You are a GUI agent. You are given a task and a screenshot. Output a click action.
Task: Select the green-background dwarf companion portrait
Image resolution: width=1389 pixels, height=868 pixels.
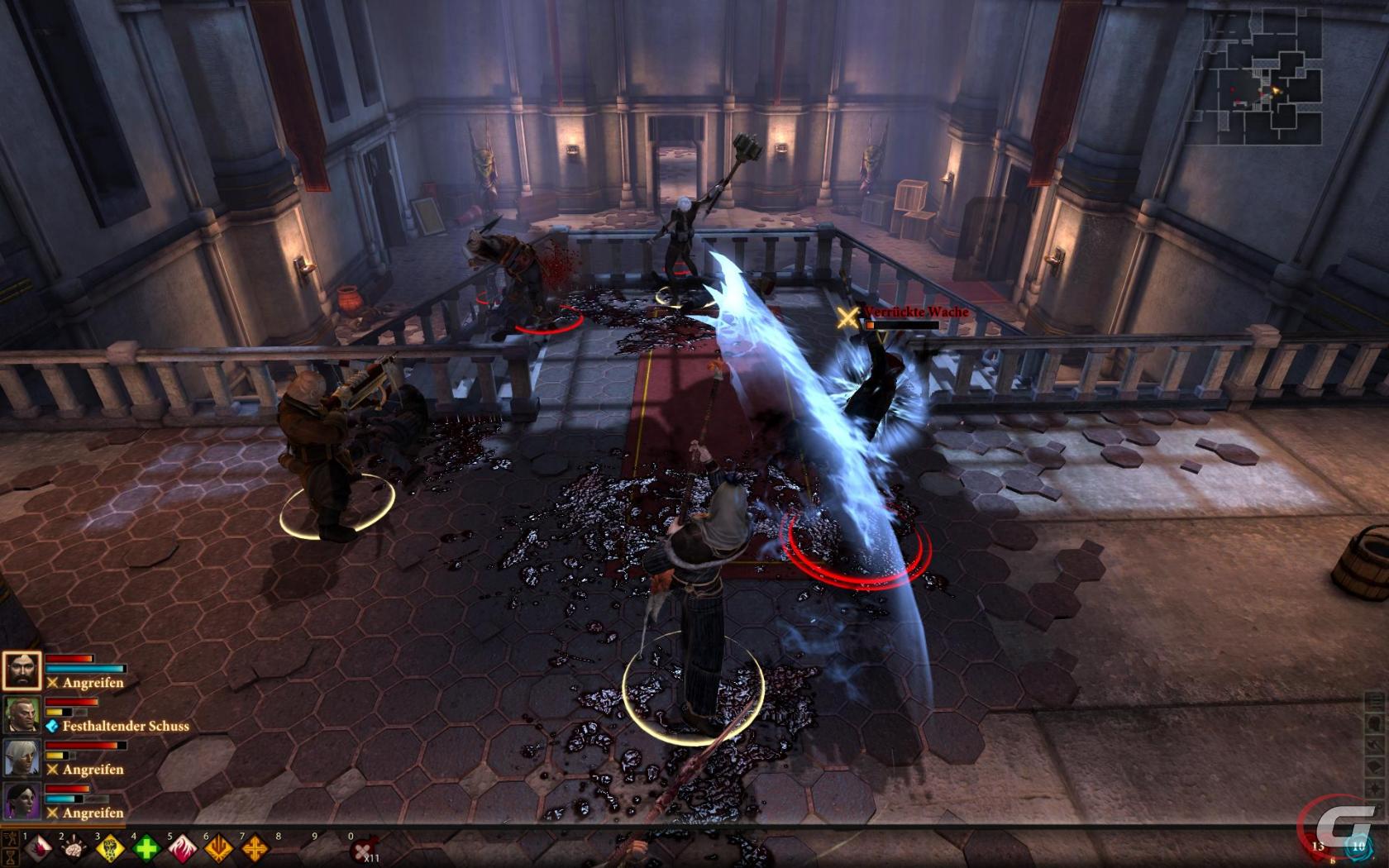21,714
